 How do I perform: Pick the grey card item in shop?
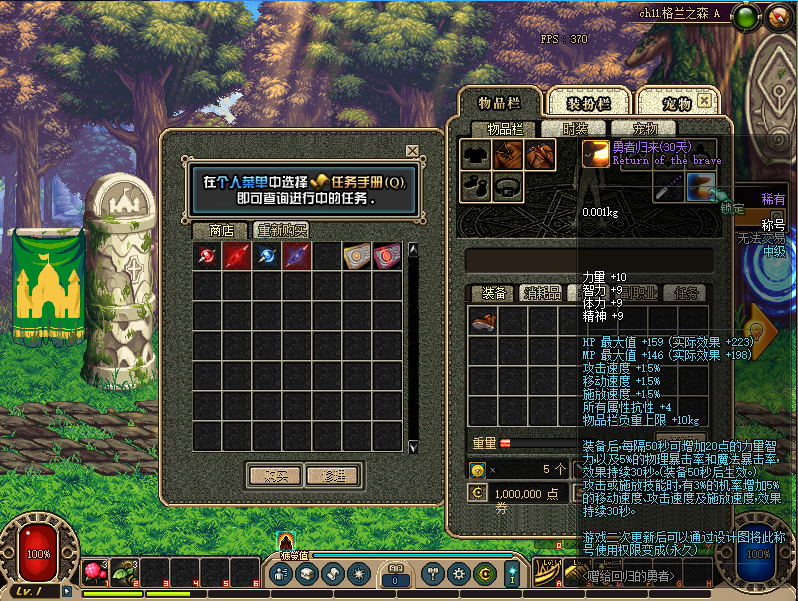click(x=356, y=256)
